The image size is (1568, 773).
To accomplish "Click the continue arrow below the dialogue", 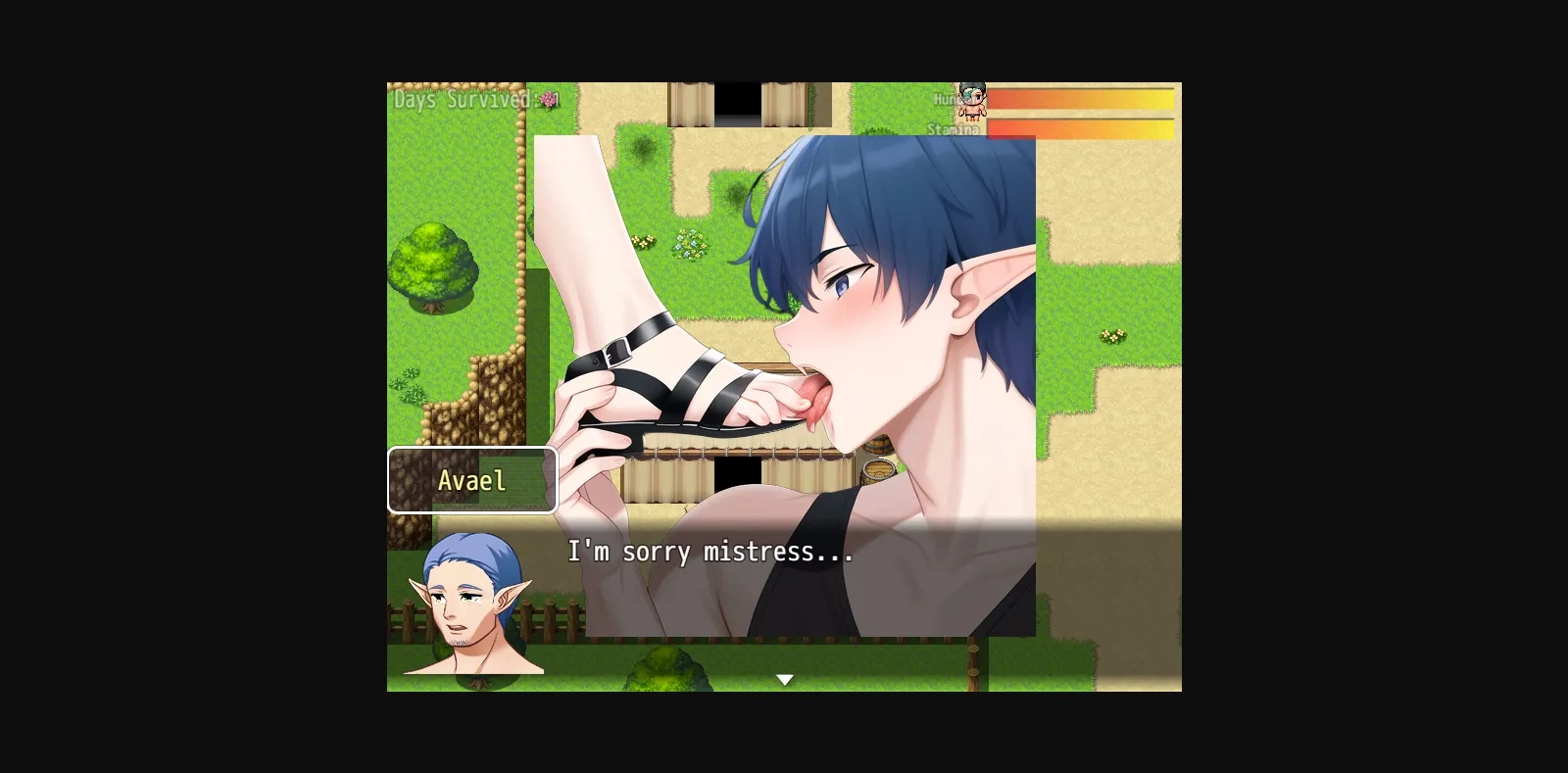I will pos(786,677).
